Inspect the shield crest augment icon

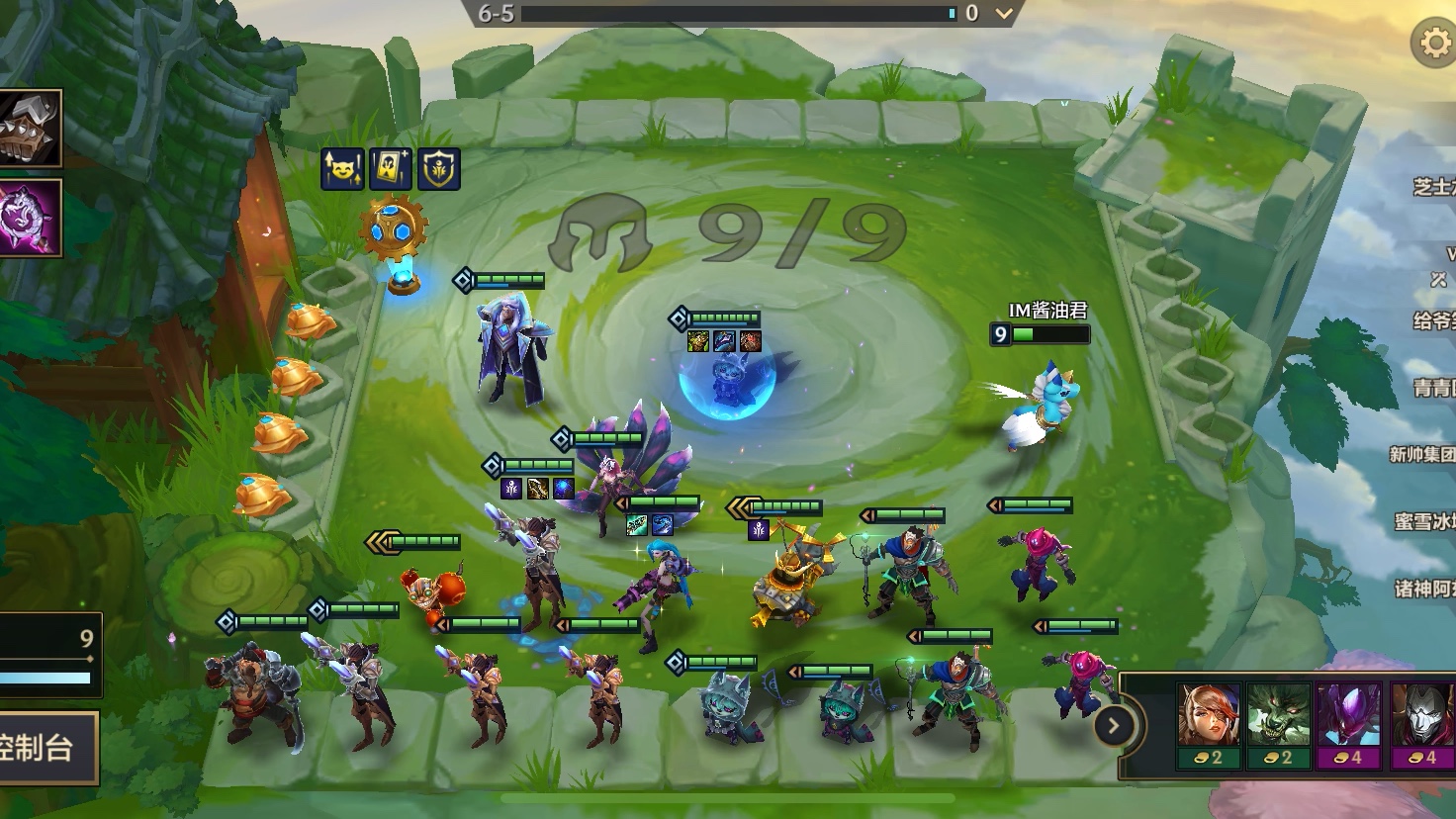[439, 169]
